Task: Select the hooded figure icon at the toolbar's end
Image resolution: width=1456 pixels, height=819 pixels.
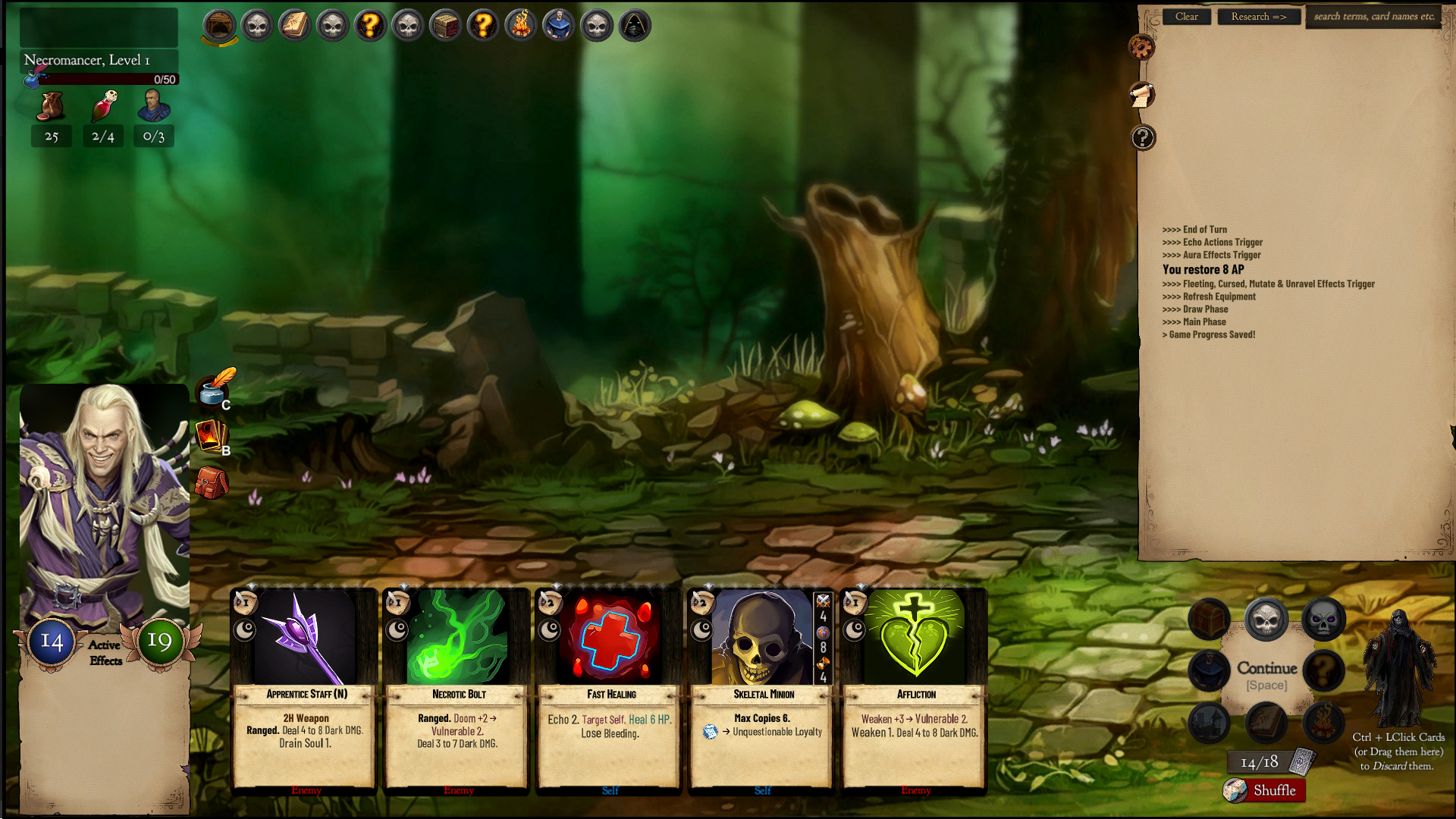Action: [634, 25]
